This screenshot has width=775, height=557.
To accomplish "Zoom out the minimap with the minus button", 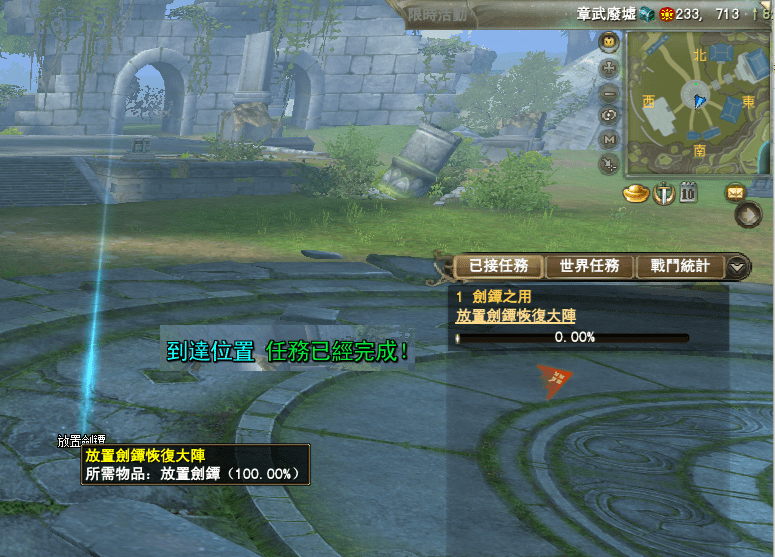I will pyautogui.click(x=609, y=92).
